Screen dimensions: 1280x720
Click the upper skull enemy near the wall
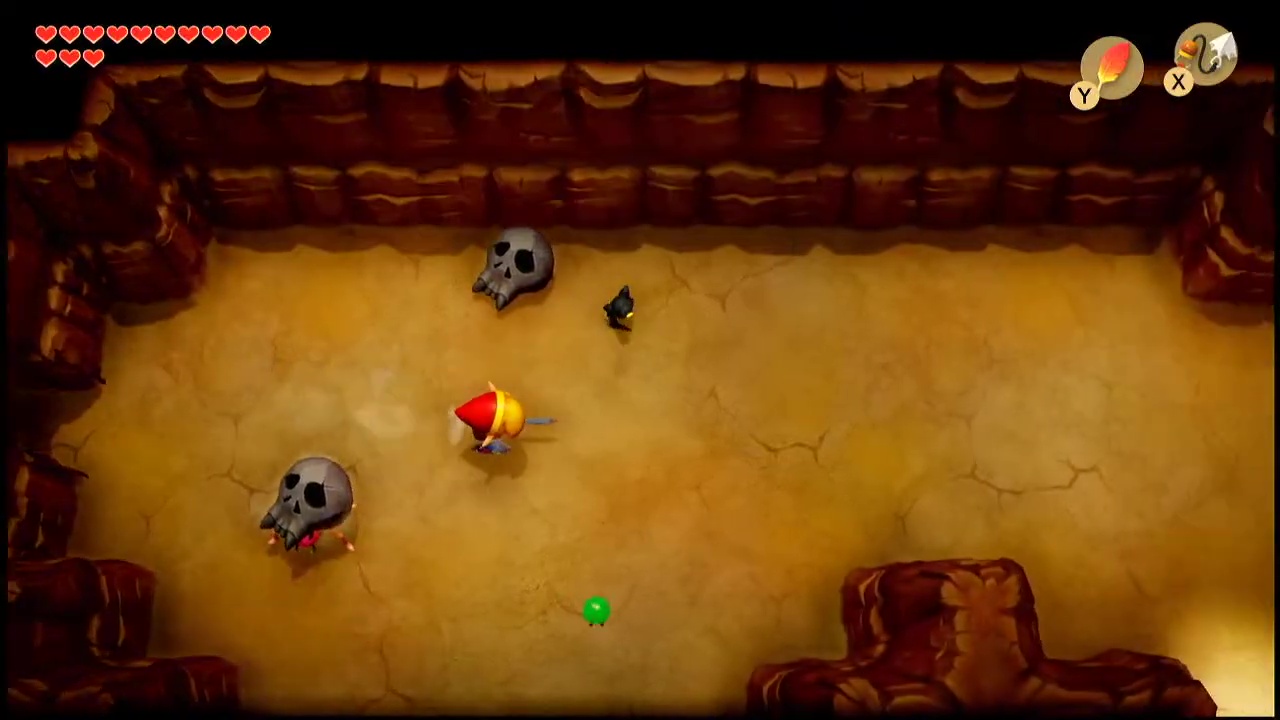(x=515, y=265)
